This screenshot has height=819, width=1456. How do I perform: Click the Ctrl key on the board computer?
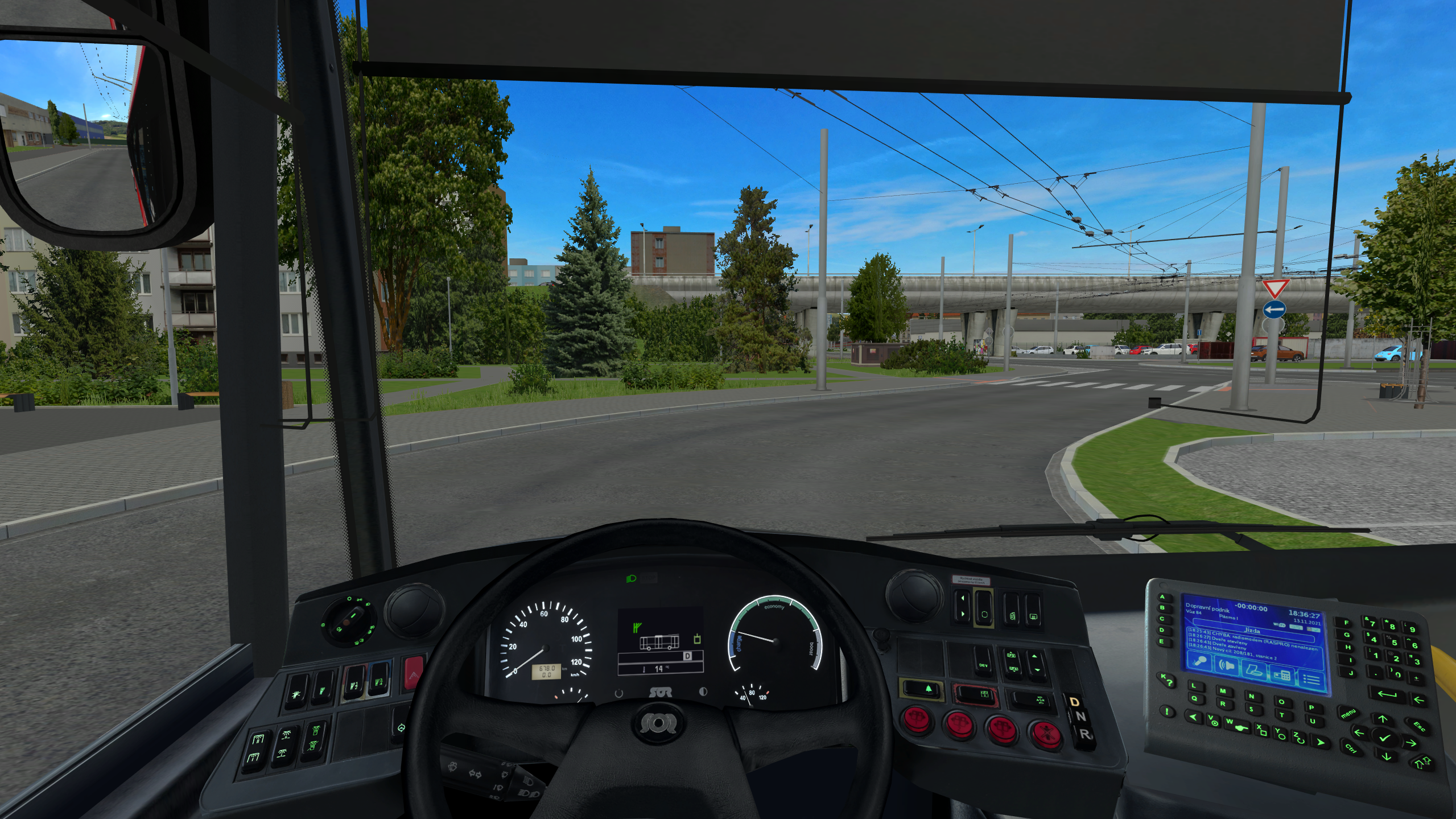coord(1351,748)
